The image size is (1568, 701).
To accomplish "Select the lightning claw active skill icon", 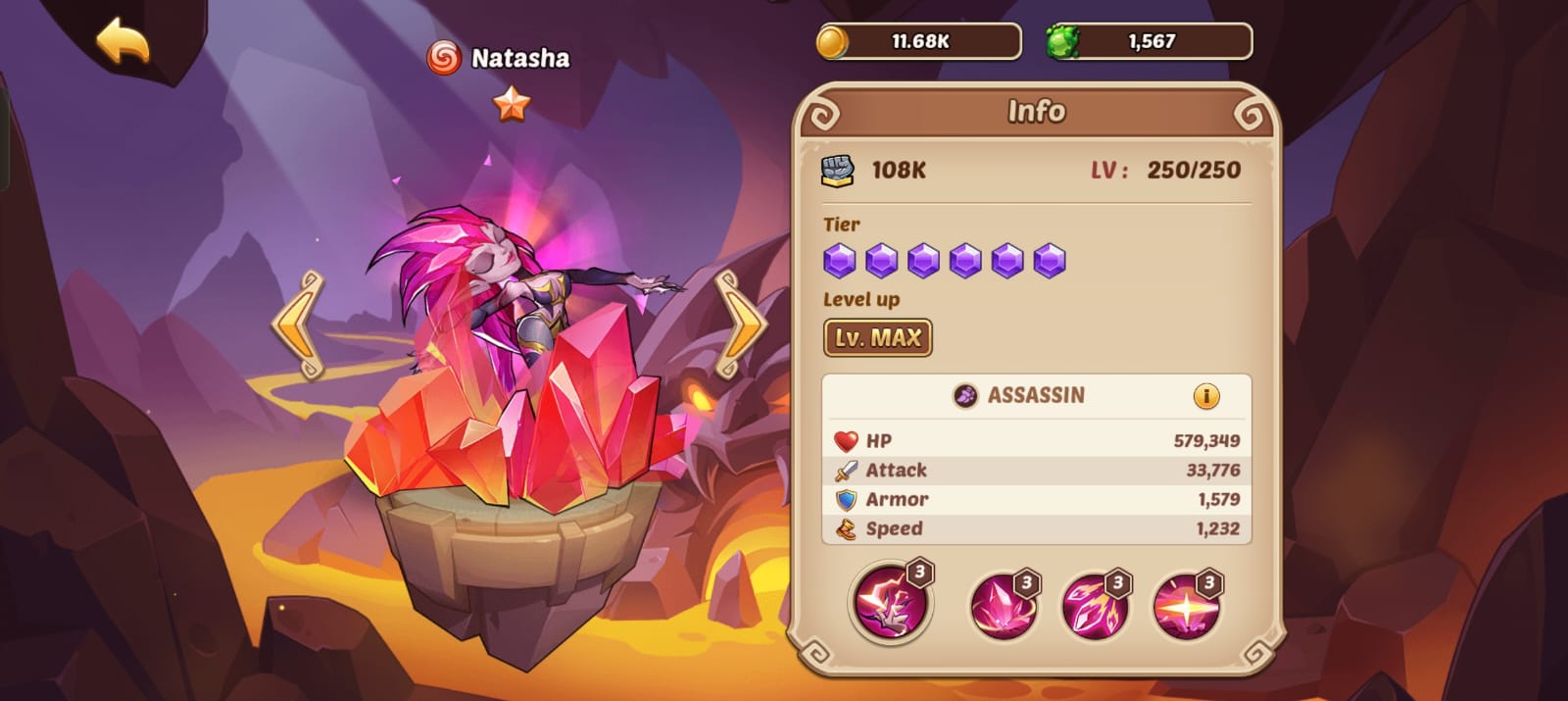I will point(889,601).
